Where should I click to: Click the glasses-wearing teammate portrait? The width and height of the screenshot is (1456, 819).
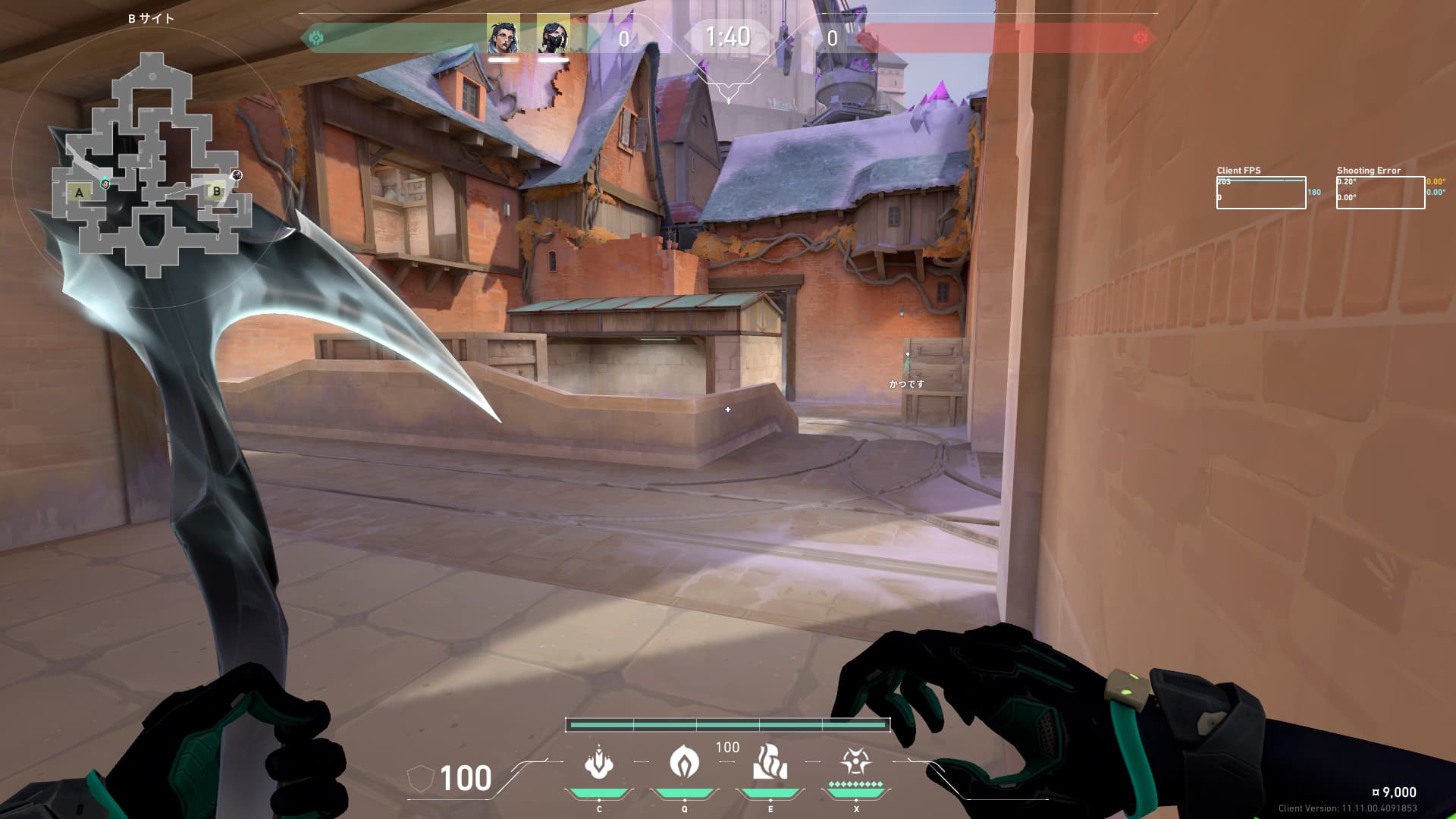pyautogui.click(x=504, y=36)
